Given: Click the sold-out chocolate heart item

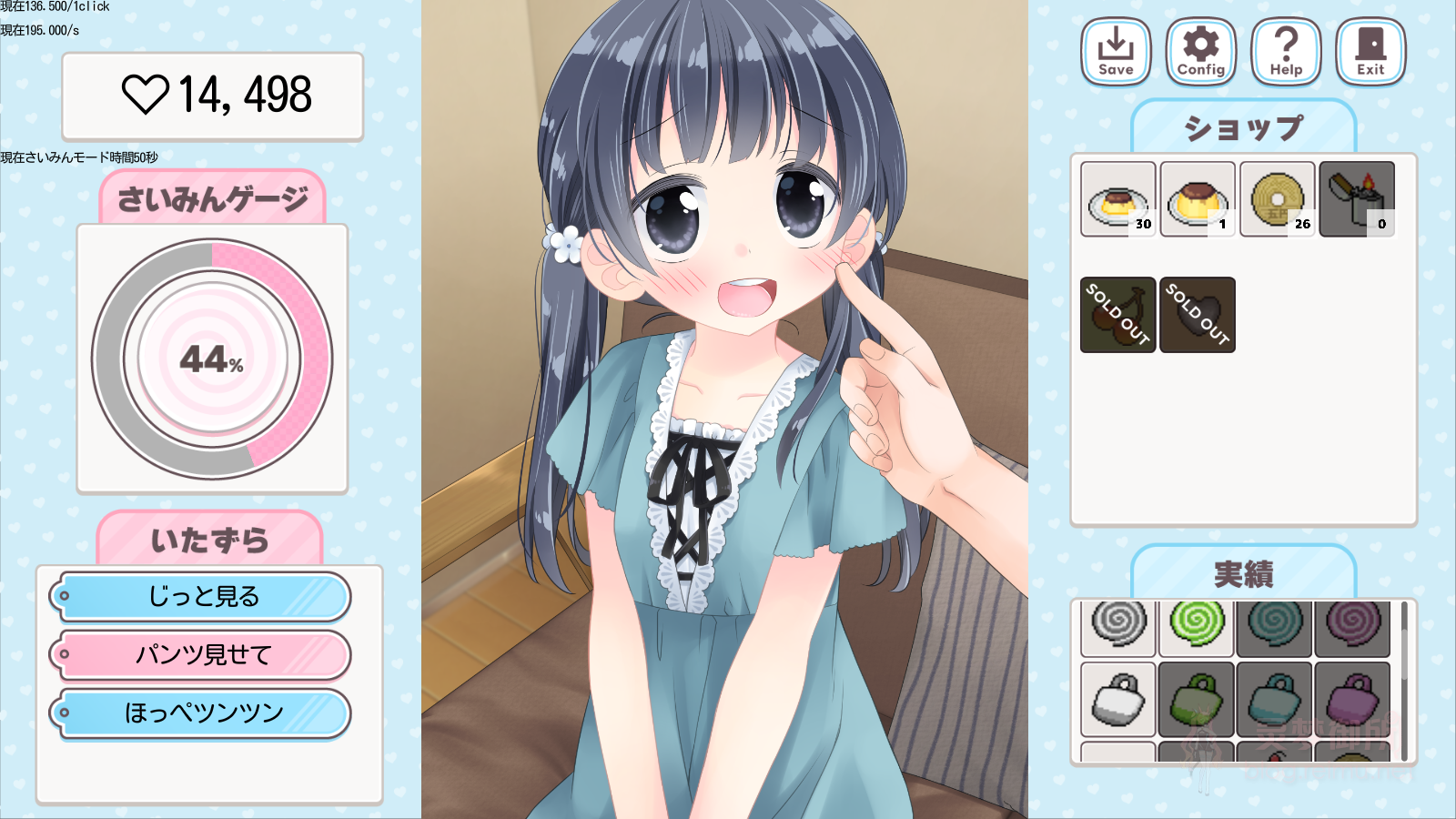Looking at the screenshot, I should click(1197, 314).
